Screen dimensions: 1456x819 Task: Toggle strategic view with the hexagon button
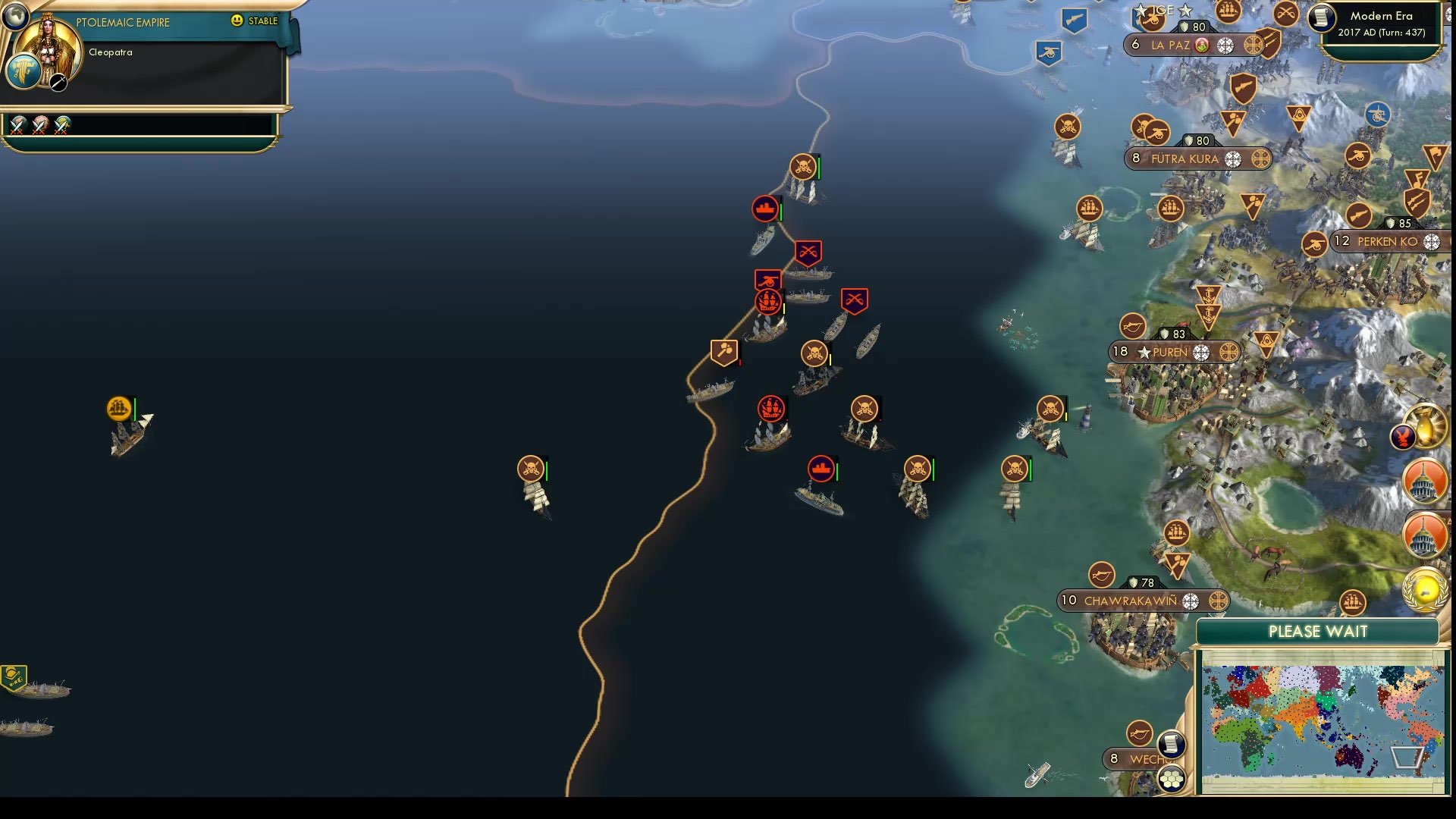[x=1172, y=777]
